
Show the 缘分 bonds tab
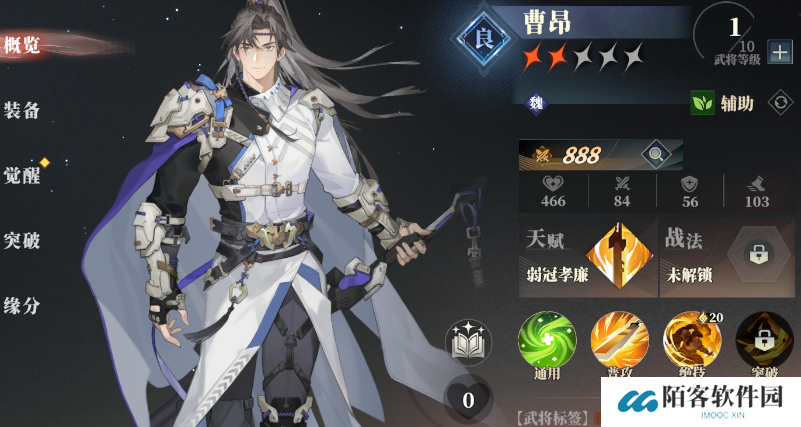coord(22,306)
